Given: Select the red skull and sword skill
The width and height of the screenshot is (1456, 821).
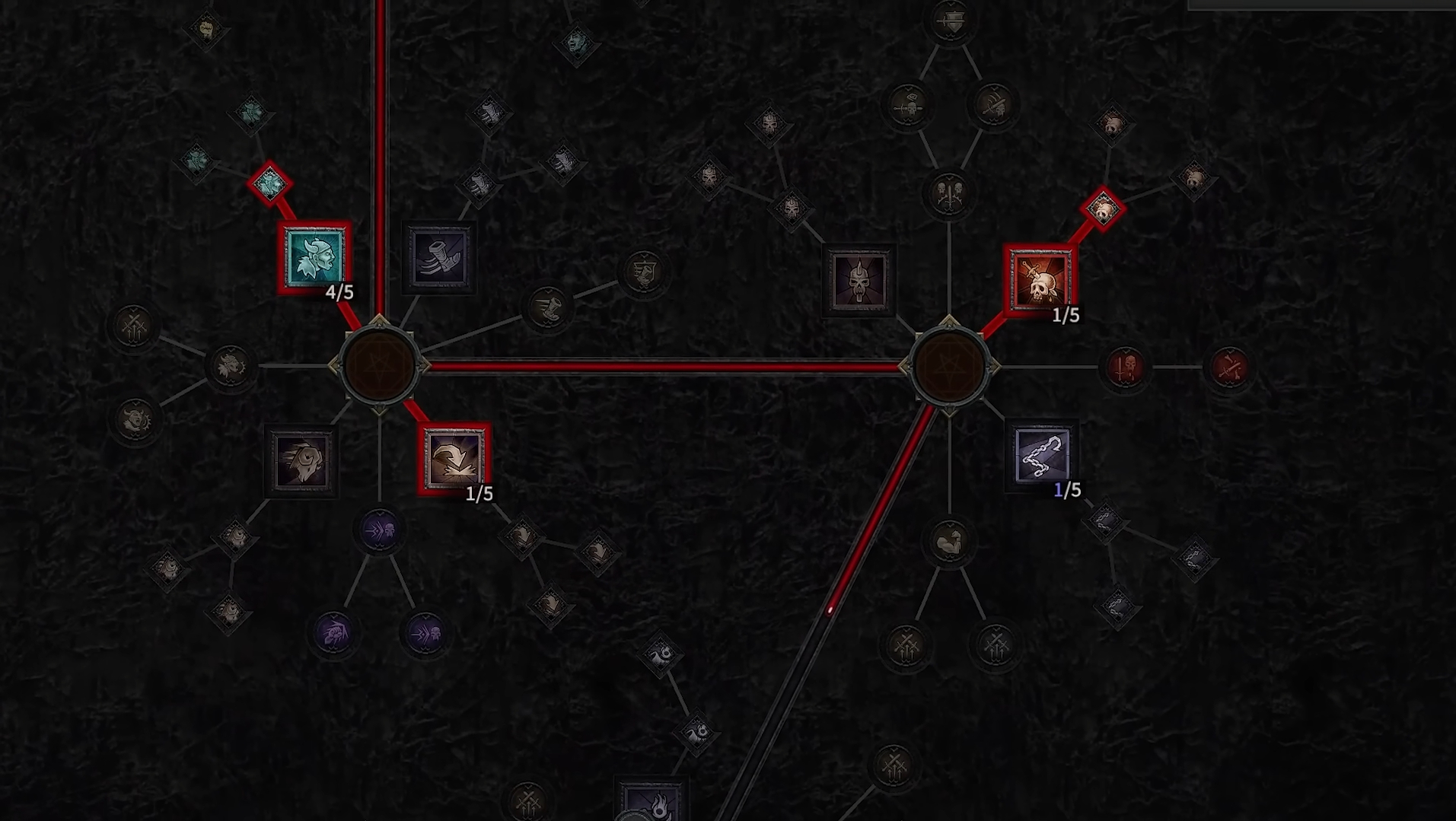Looking at the screenshot, I should pos(1040,281).
